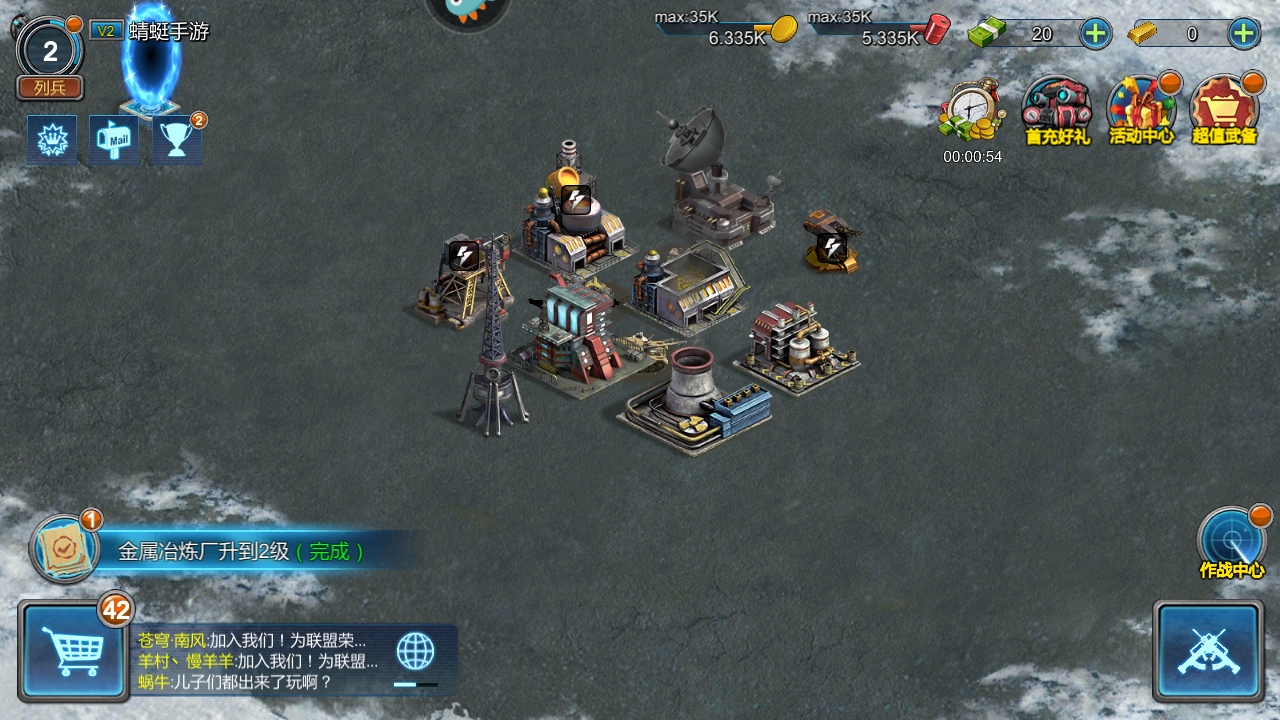Claim the completed 金属冶炼厂 quest
This screenshot has width=1280, height=720.
pos(240,551)
